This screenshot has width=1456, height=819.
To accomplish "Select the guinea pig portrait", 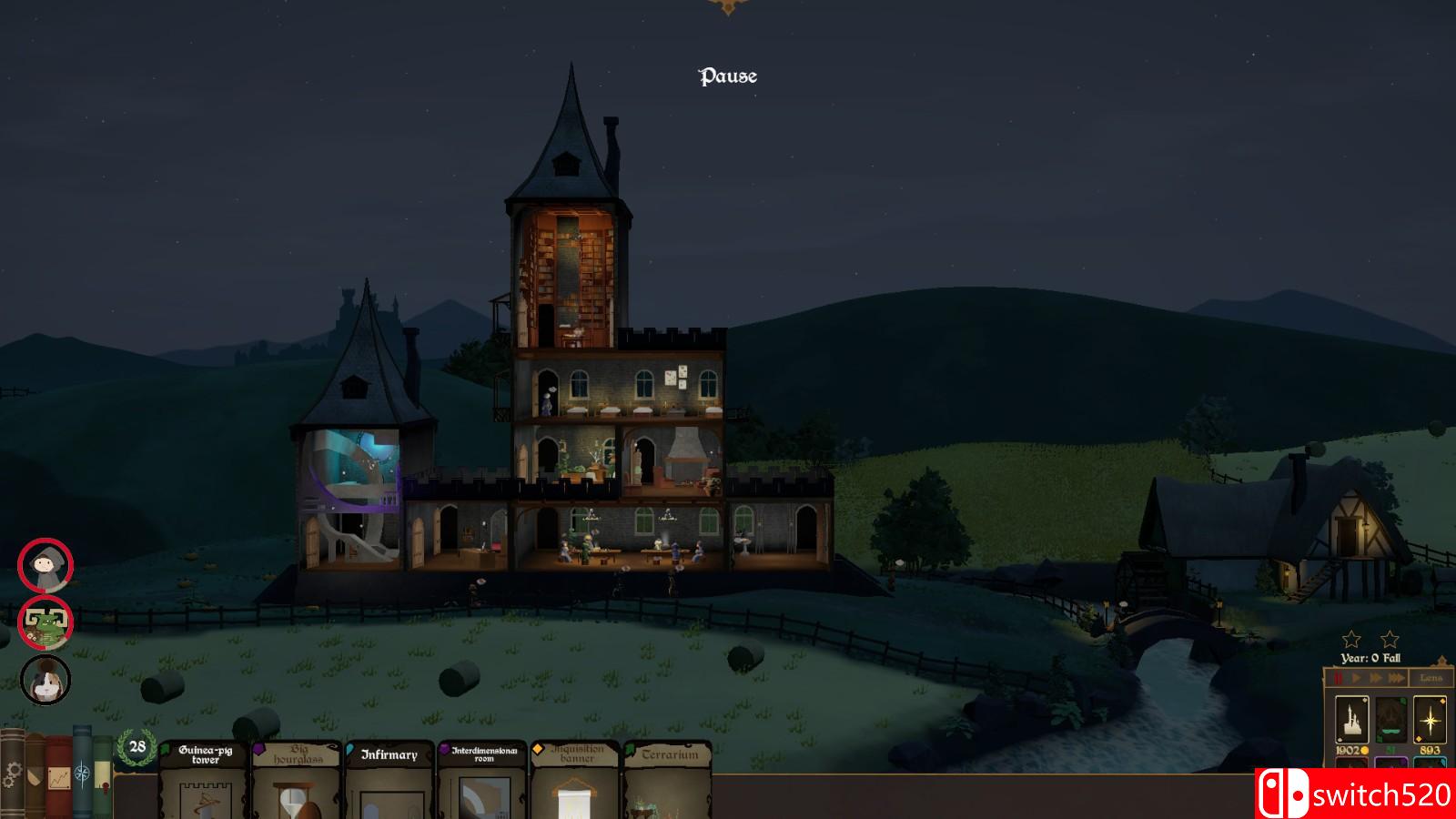I will pos(45,681).
